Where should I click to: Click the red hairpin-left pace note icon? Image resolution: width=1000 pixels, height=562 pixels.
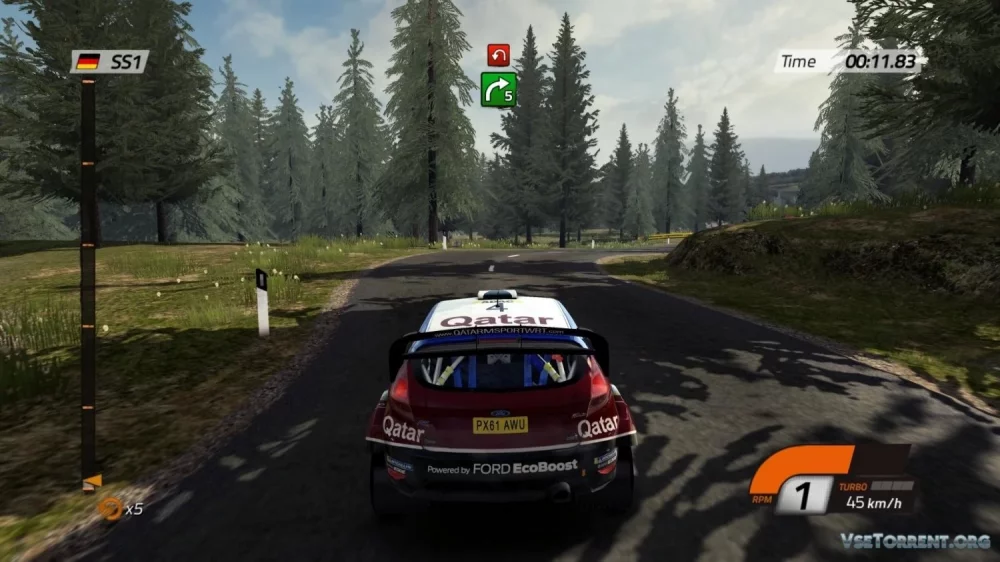click(498, 55)
